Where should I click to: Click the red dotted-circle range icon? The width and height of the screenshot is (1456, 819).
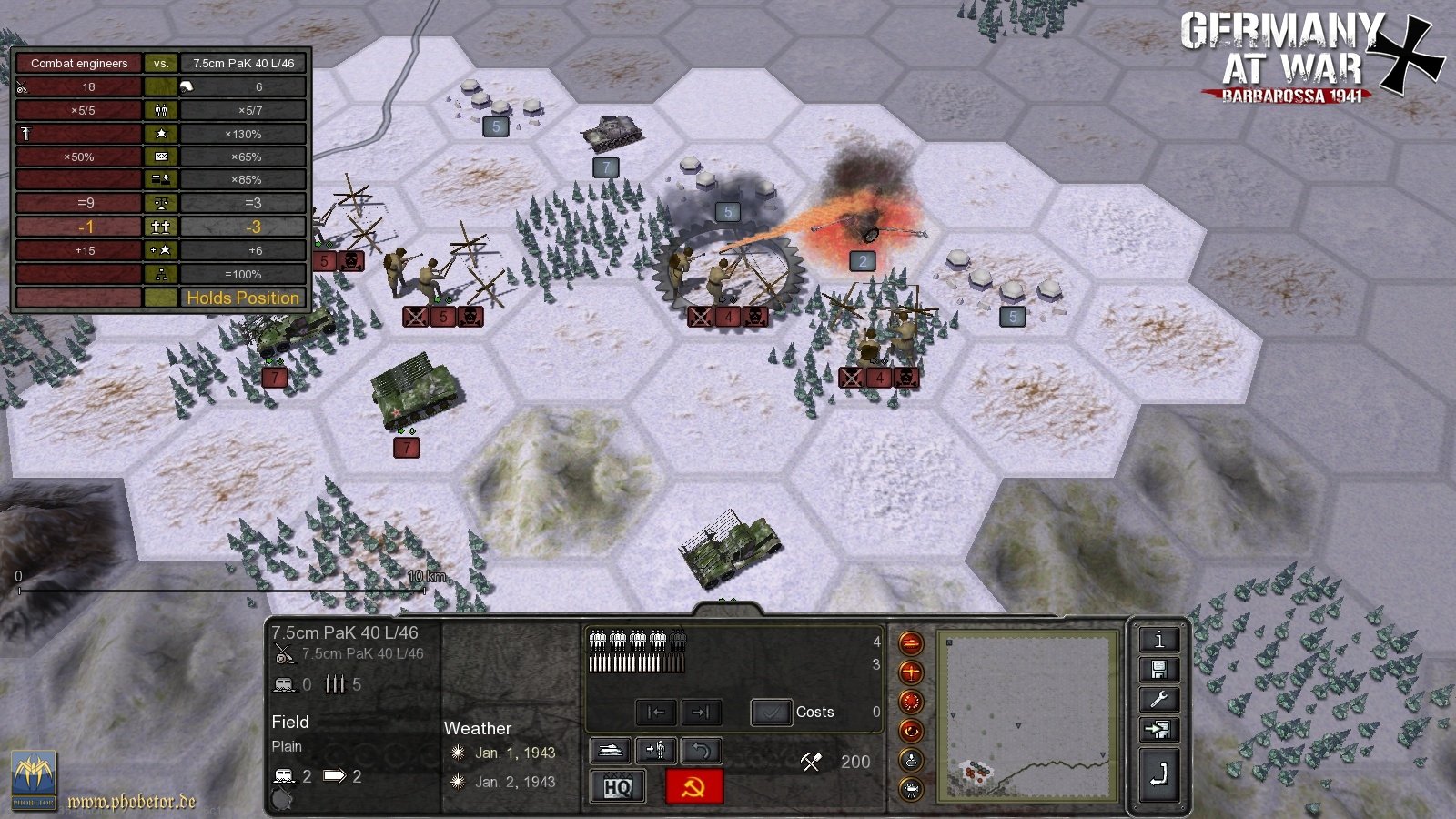911,702
